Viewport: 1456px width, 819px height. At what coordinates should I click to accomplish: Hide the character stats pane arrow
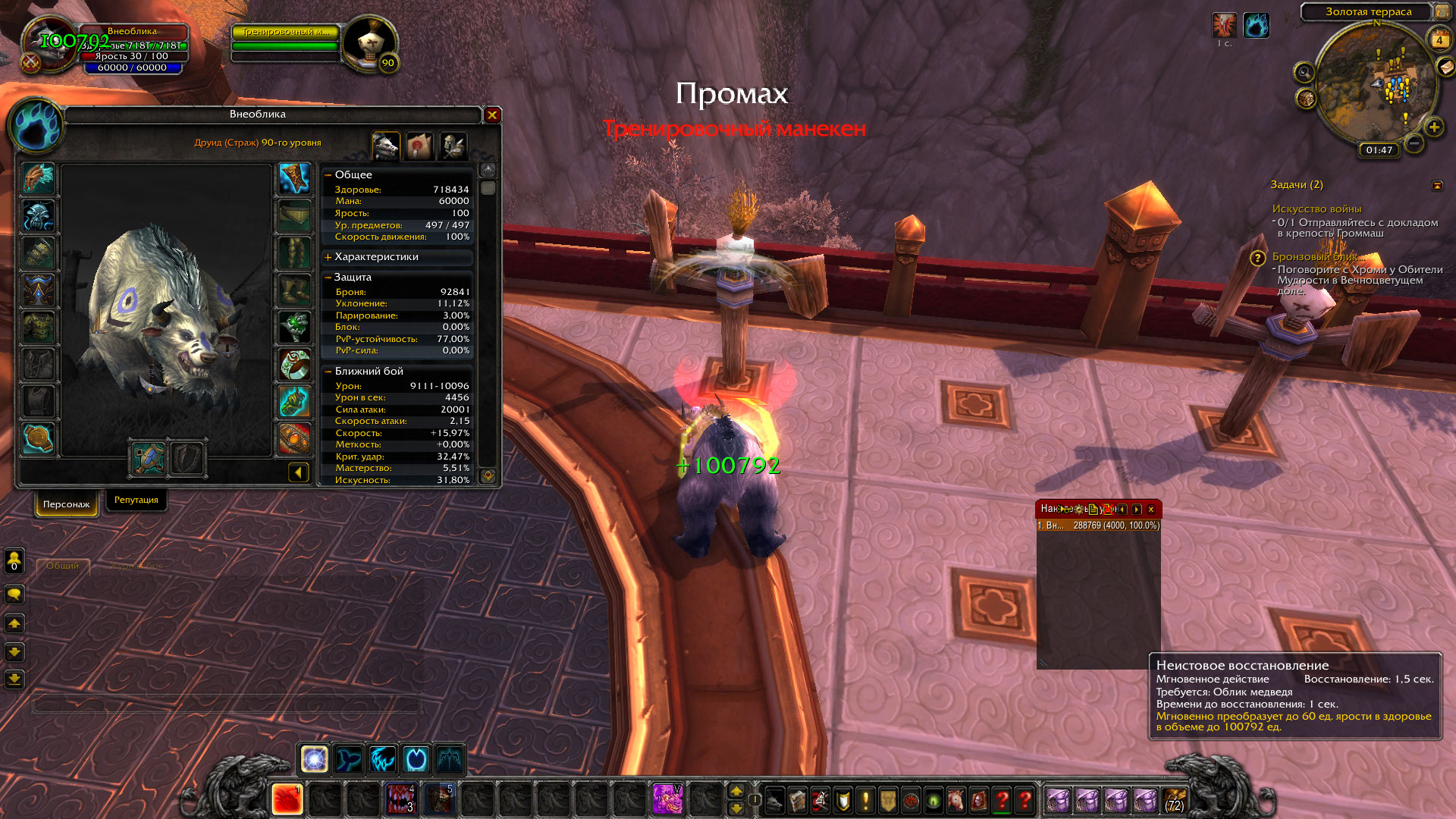coord(299,473)
